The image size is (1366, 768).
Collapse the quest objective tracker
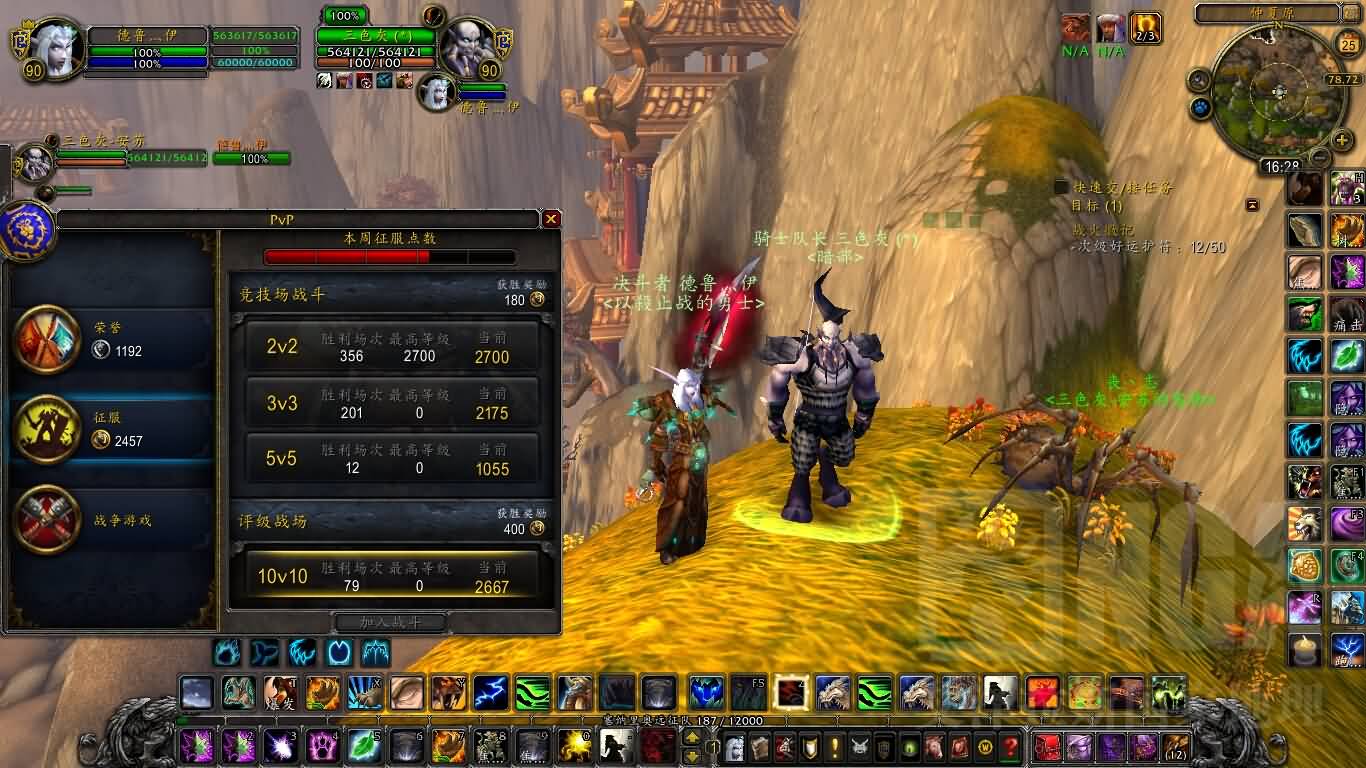pos(1252,205)
